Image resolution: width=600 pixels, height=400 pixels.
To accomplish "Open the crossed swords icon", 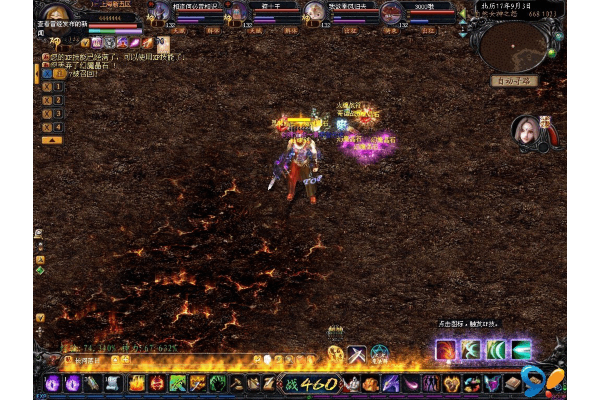I will (357, 353).
